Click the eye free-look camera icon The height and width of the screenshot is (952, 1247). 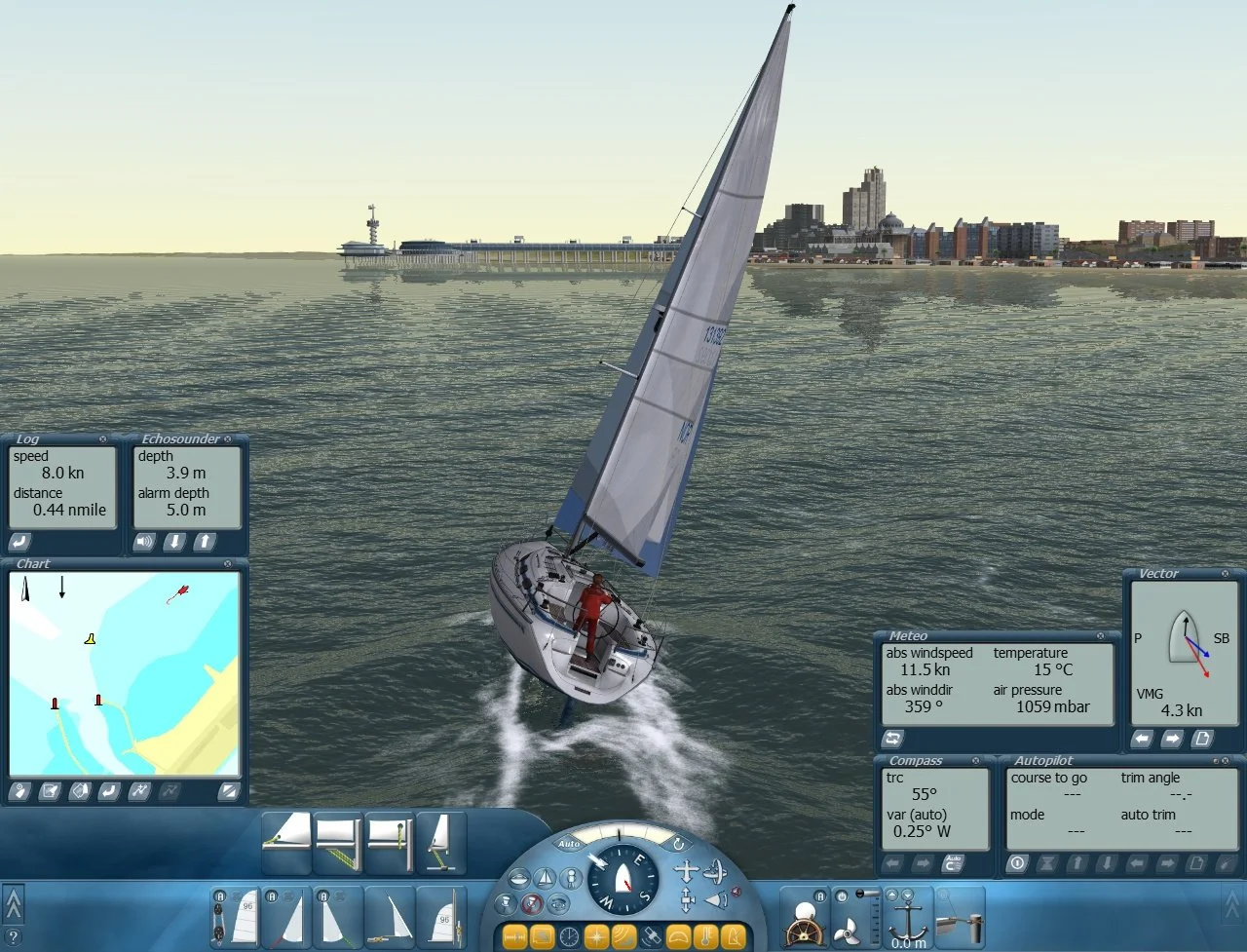coord(559,903)
